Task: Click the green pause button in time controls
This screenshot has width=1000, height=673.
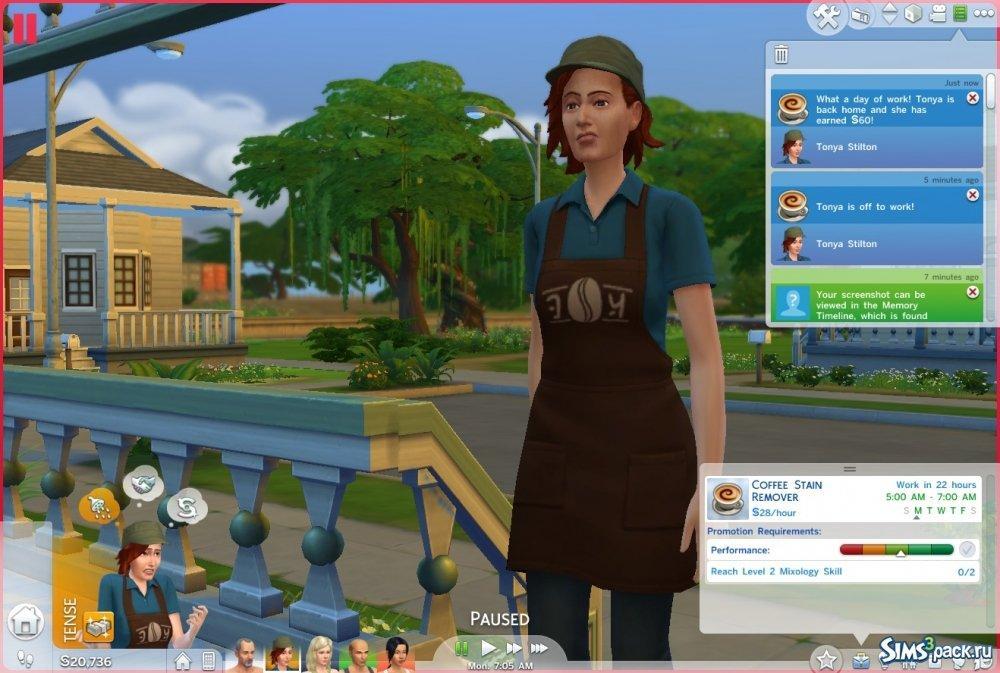Action: coord(462,649)
